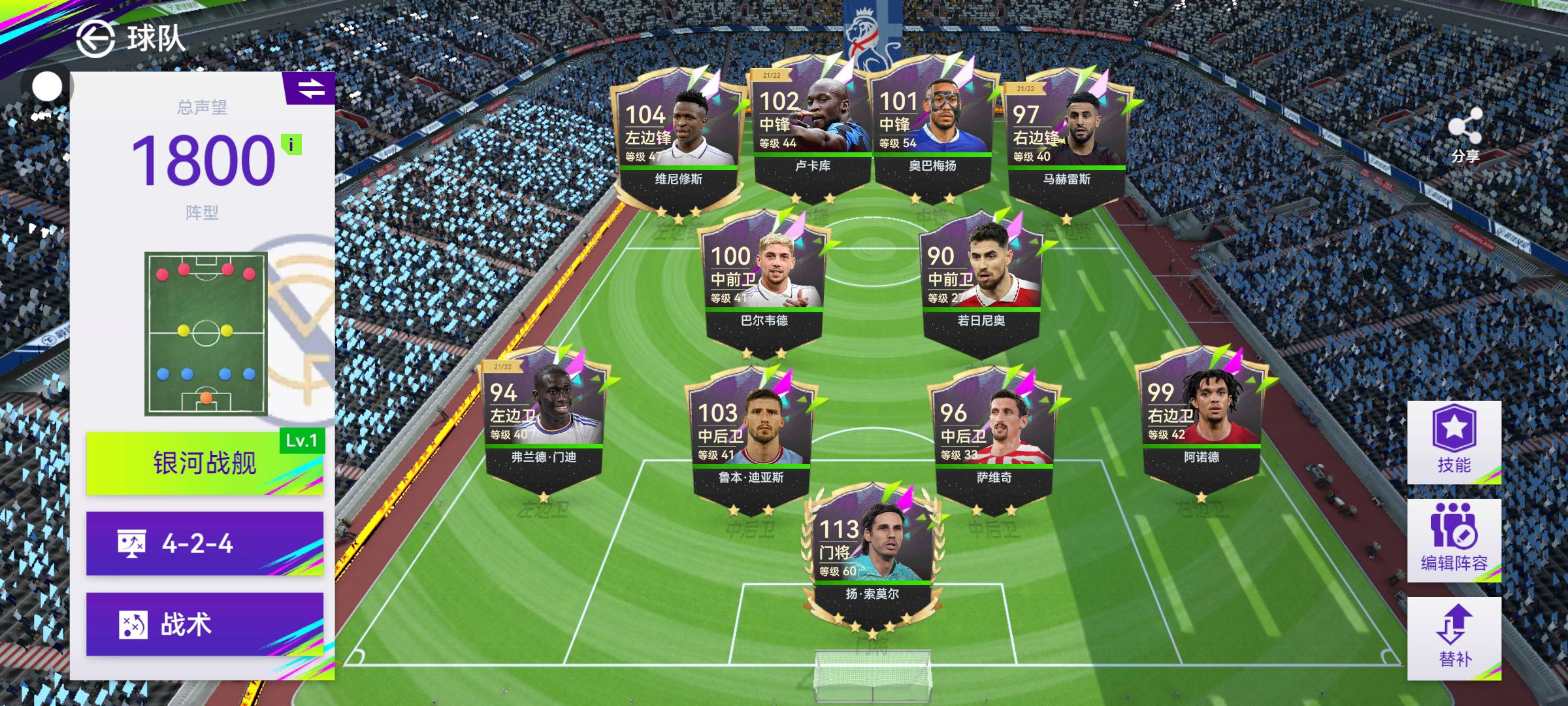Choose the 巴尔韦德 midfielder card
The height and width of the screenshot is (706, 1568).
764,282
